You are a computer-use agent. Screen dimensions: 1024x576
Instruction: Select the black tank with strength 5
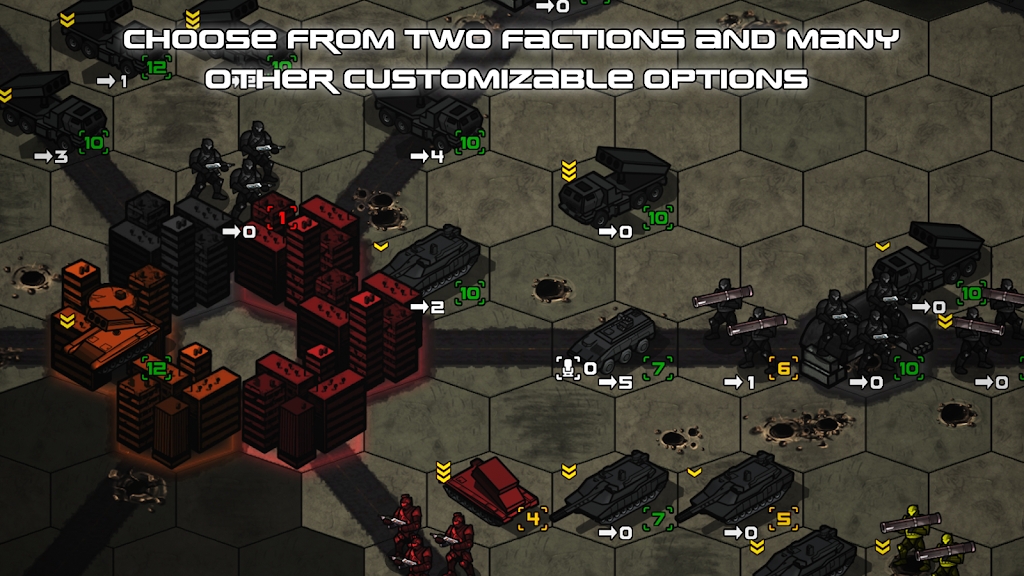point(737,490)
